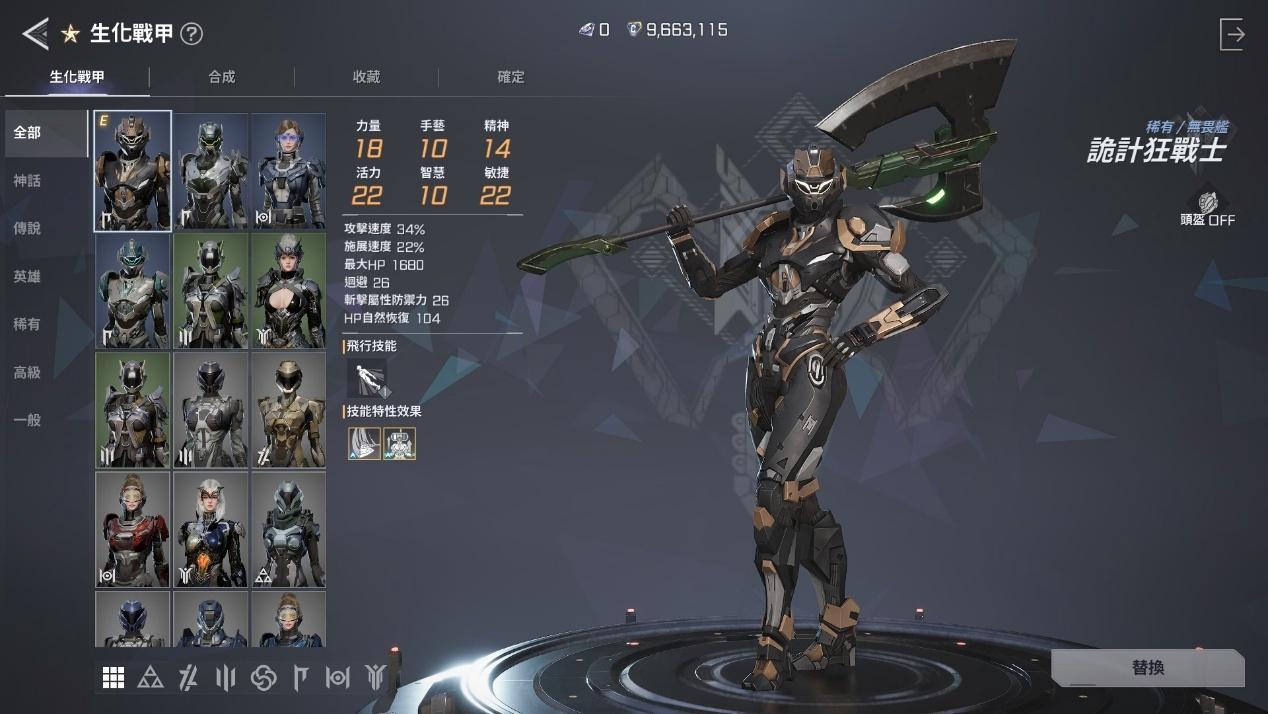The width and height of the screenshot is (1268, 714).
Task: Open the 生化戰甲 help question mark
Action: pos(191,34)
